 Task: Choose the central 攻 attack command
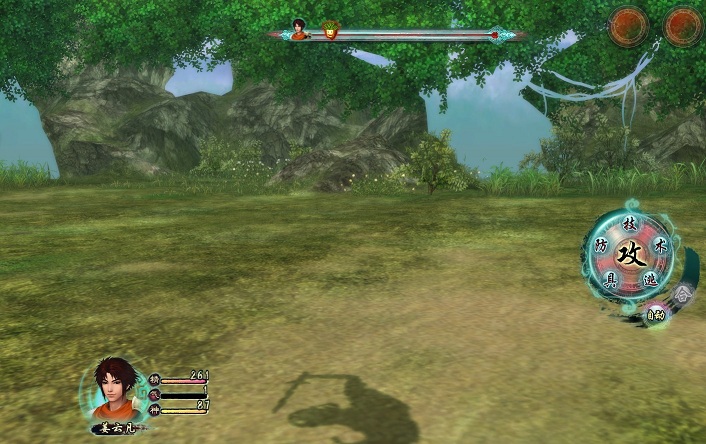pos(630,253)
